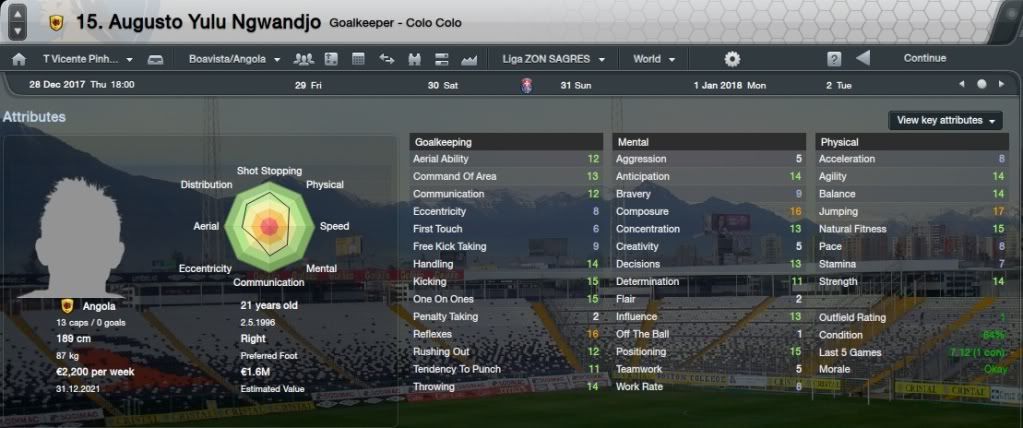Go to the home screen icon
This screenshot has height=428, width=1023.
tap(18, 59)
